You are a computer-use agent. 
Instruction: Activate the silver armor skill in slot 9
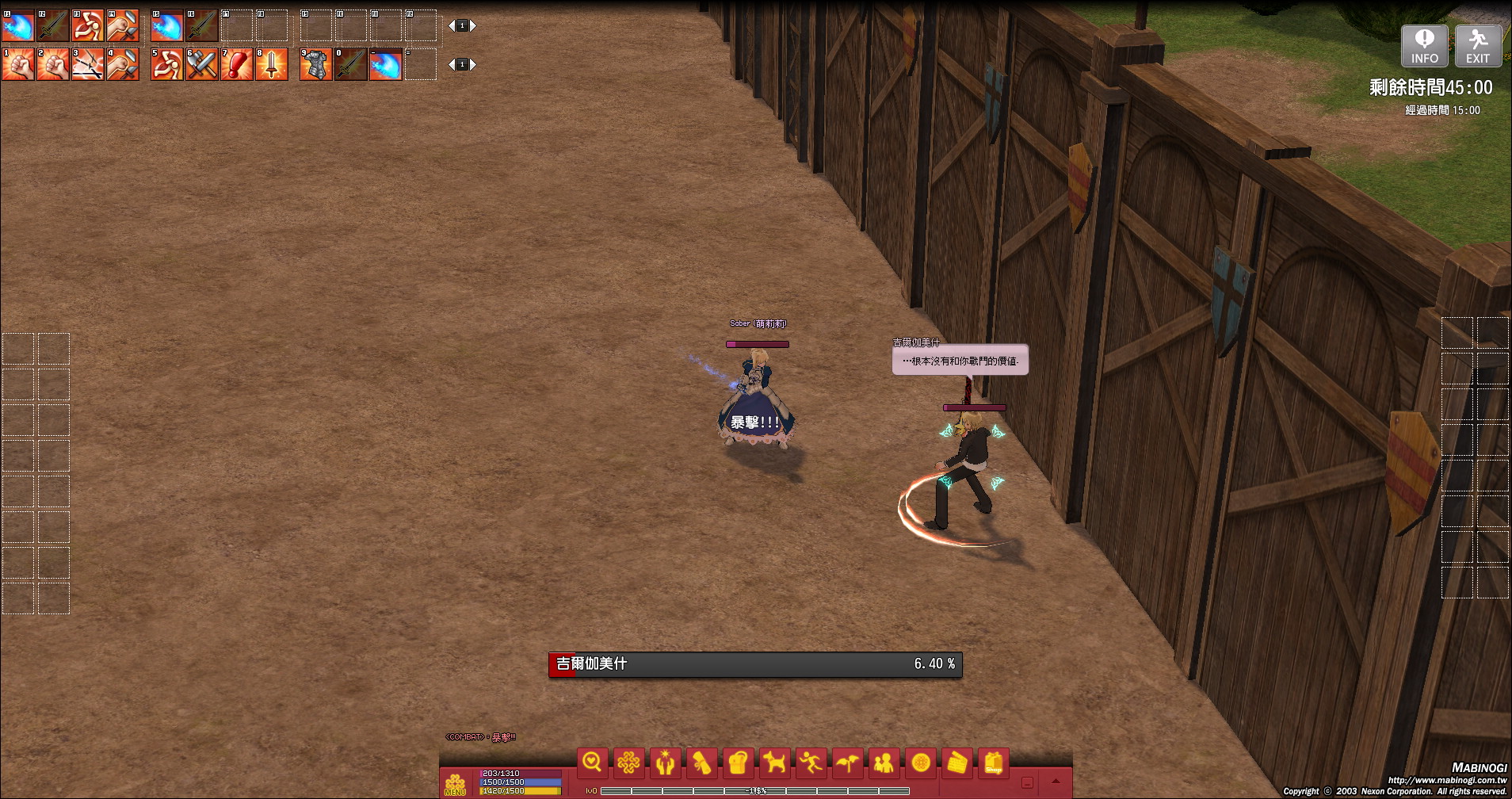[x=315, y=64]
